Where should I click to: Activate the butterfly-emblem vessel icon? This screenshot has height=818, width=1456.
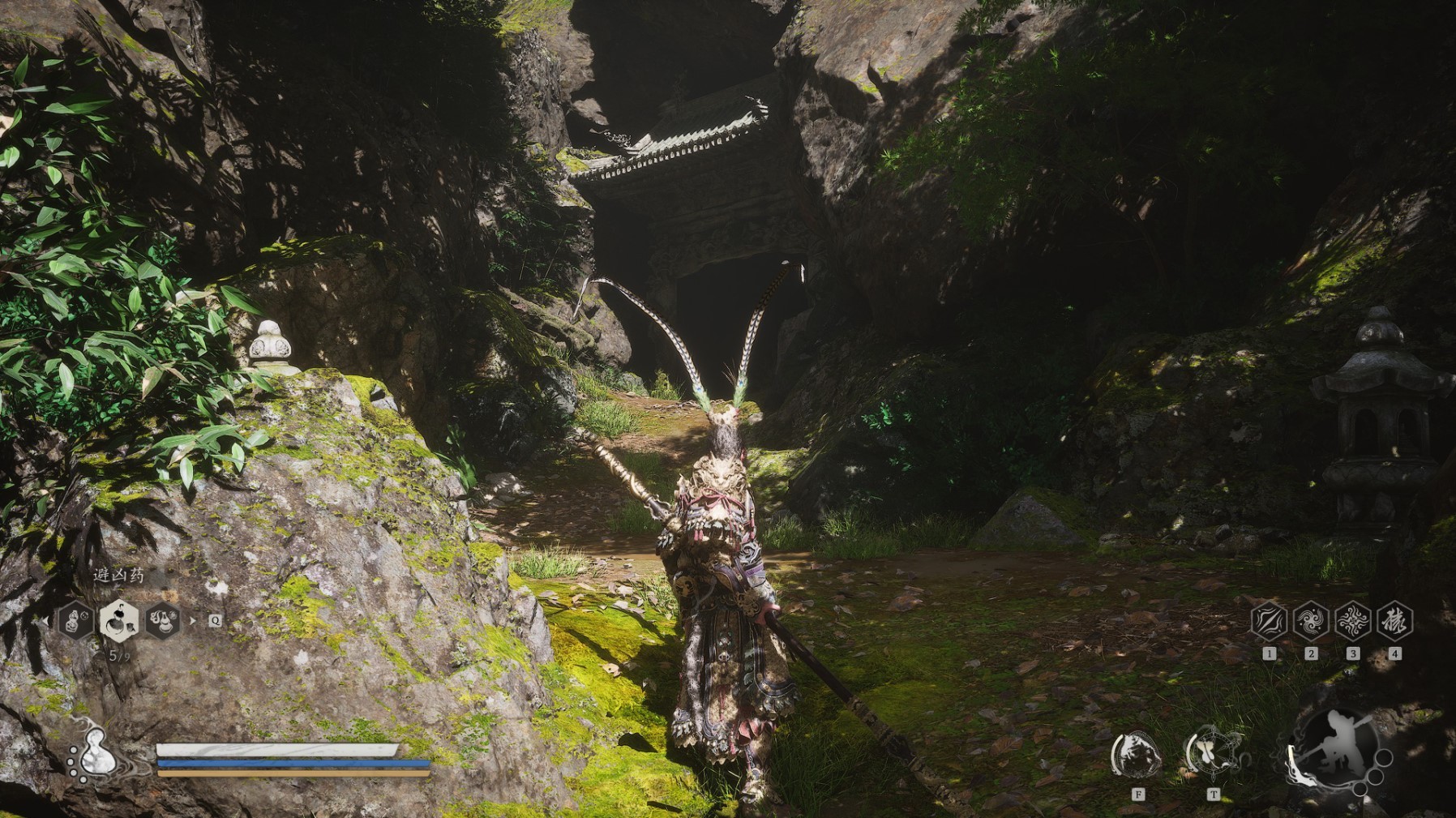coord(1212,755)
